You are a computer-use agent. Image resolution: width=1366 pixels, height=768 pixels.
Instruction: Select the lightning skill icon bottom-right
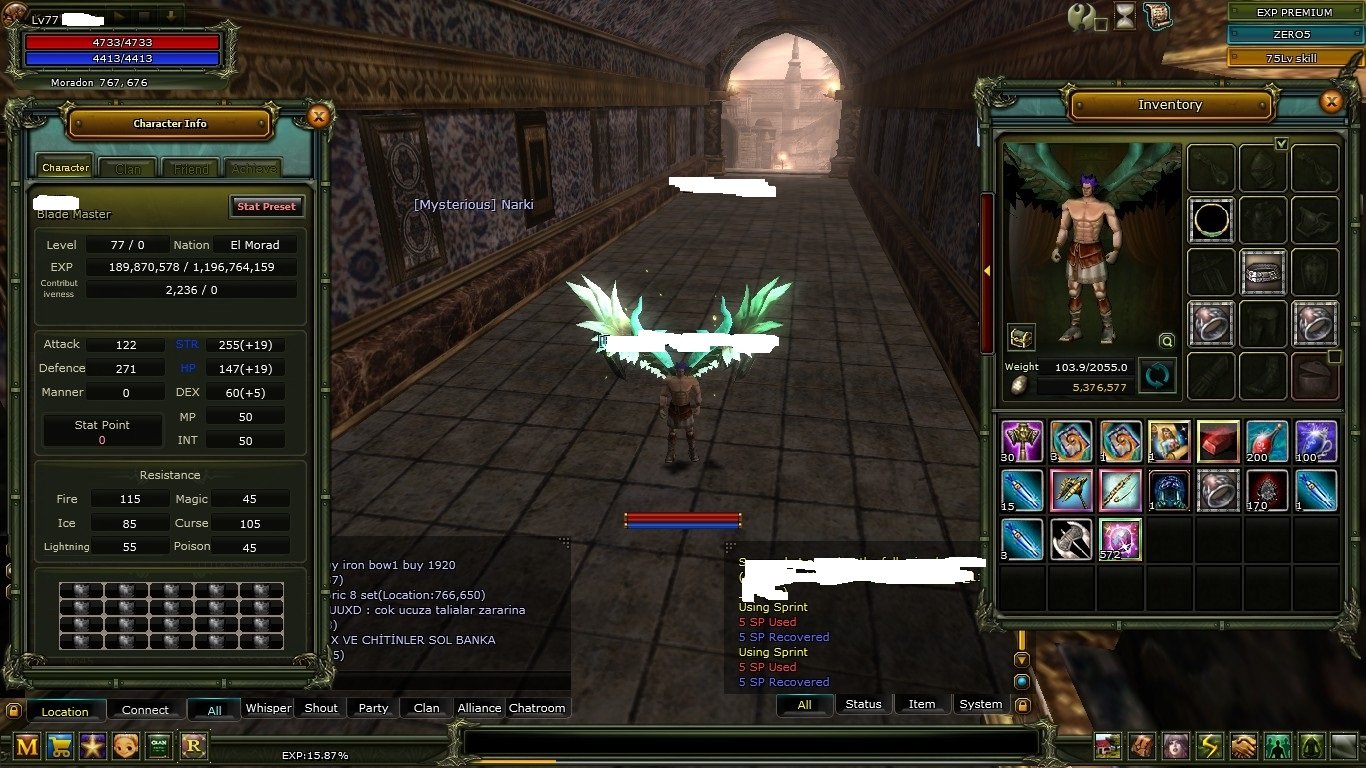[x=1208, y=746]
